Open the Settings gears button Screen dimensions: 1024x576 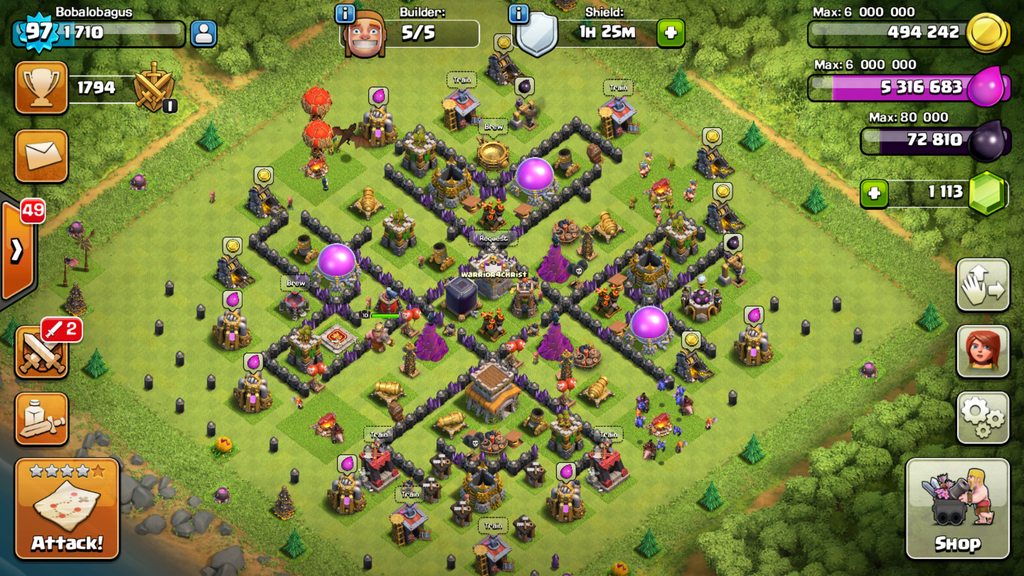point(982,417)
